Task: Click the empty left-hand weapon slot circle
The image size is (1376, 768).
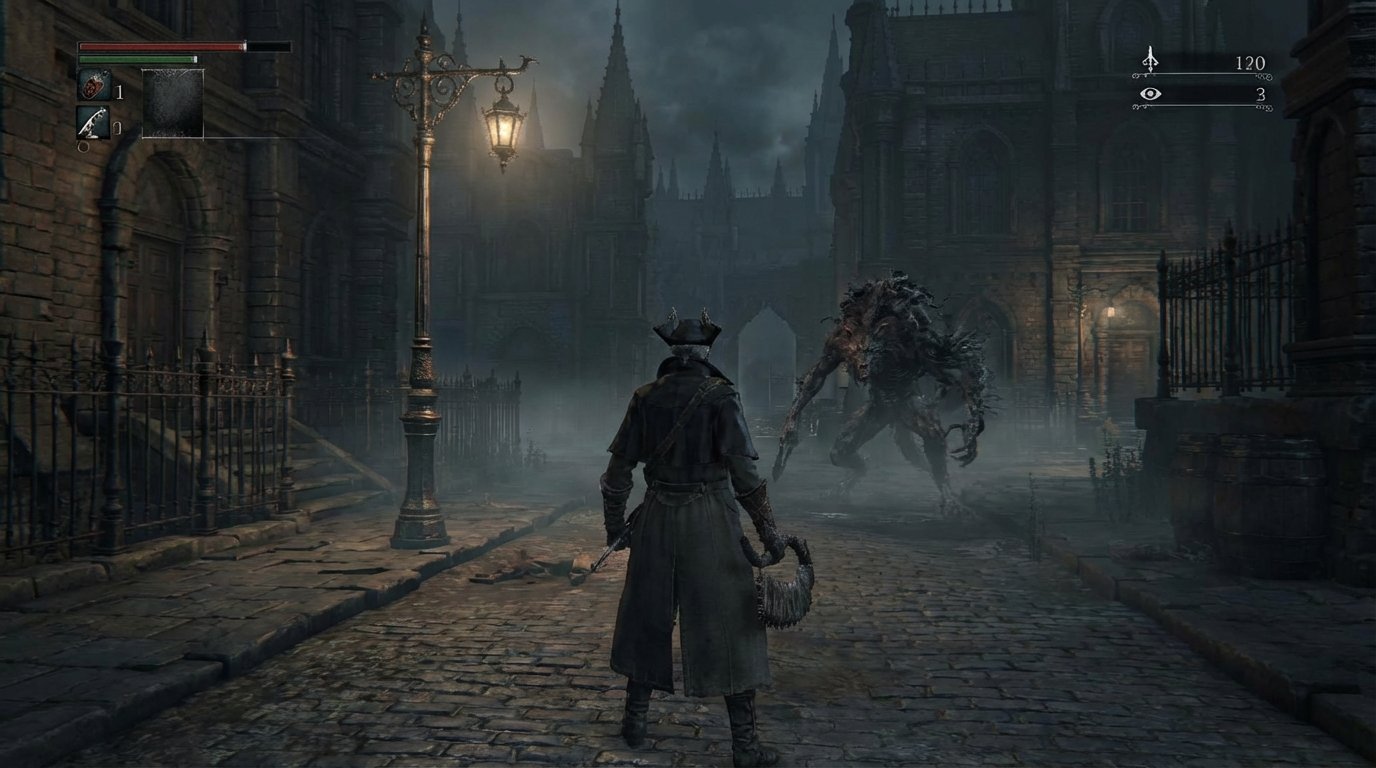Action: pos(83,147)
